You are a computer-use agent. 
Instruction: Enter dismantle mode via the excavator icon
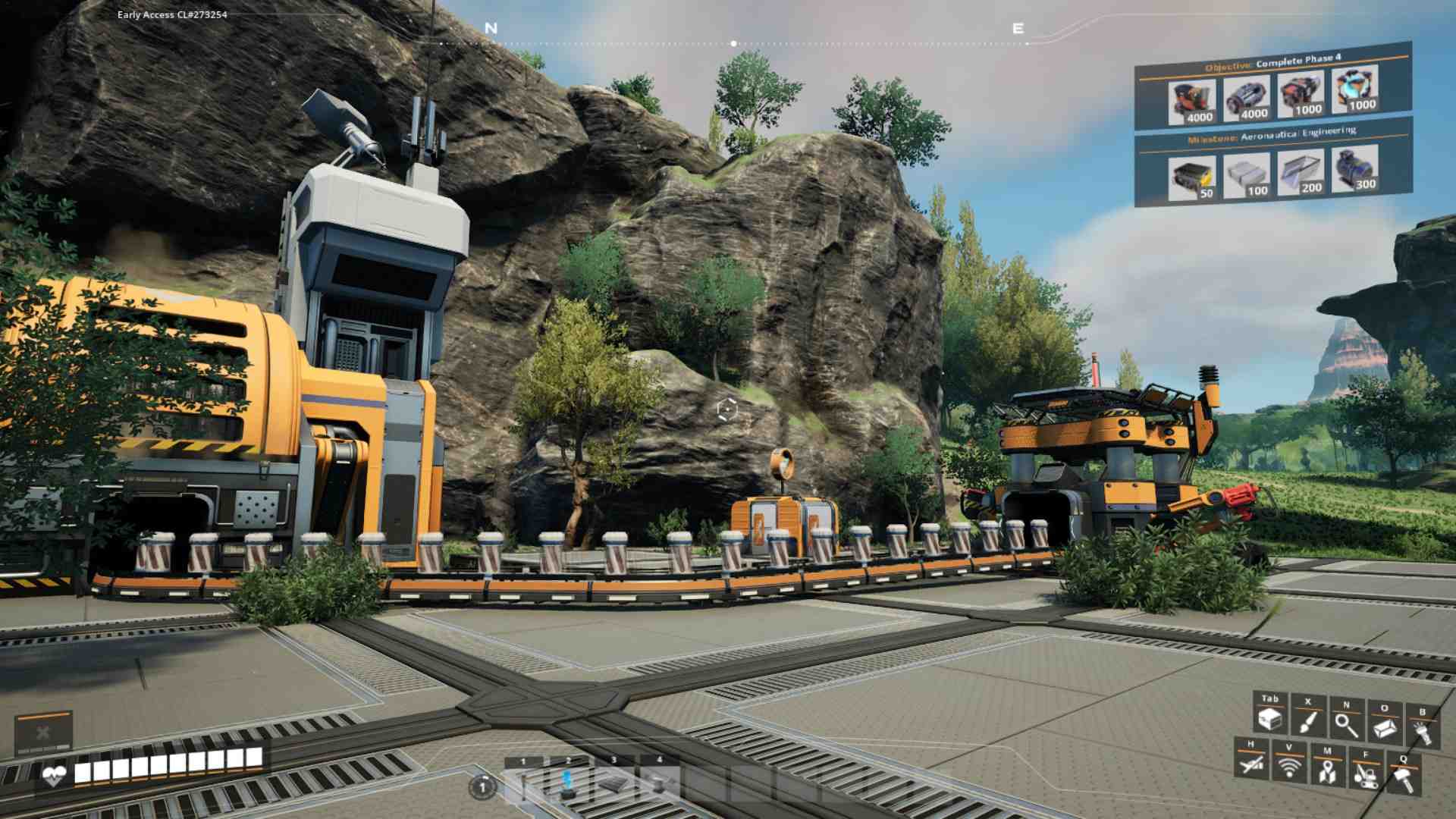coord(1365,773)
